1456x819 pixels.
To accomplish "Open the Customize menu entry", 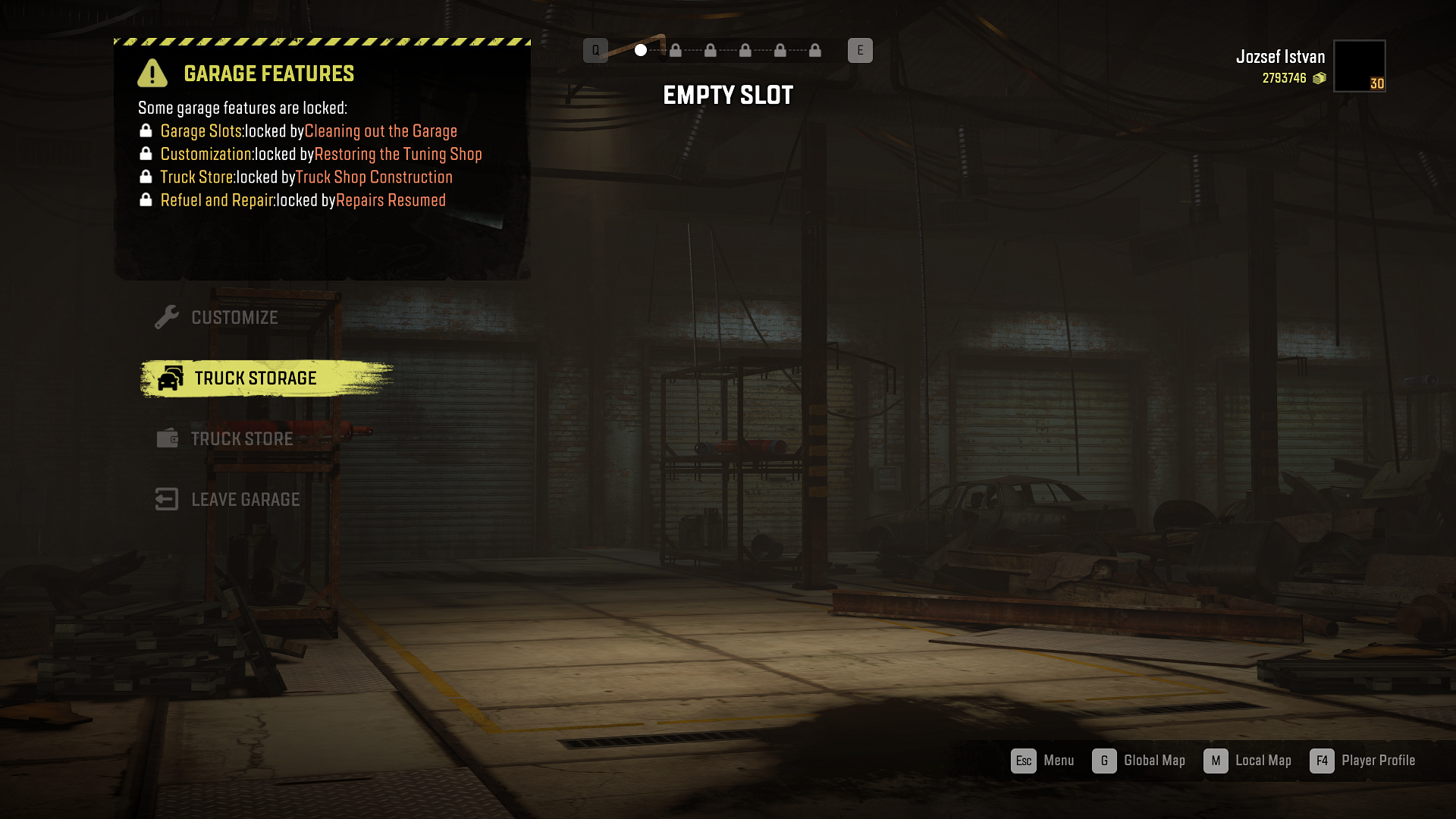I will (x=234, y=318).
